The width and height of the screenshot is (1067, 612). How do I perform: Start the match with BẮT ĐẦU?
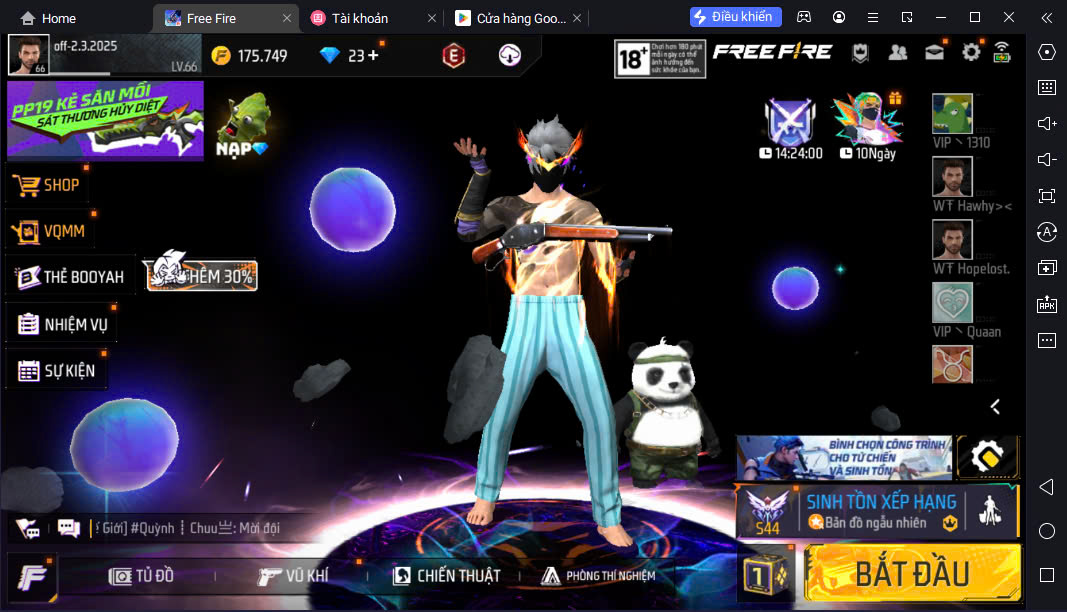pyautogui.click(x=911, y=573)
